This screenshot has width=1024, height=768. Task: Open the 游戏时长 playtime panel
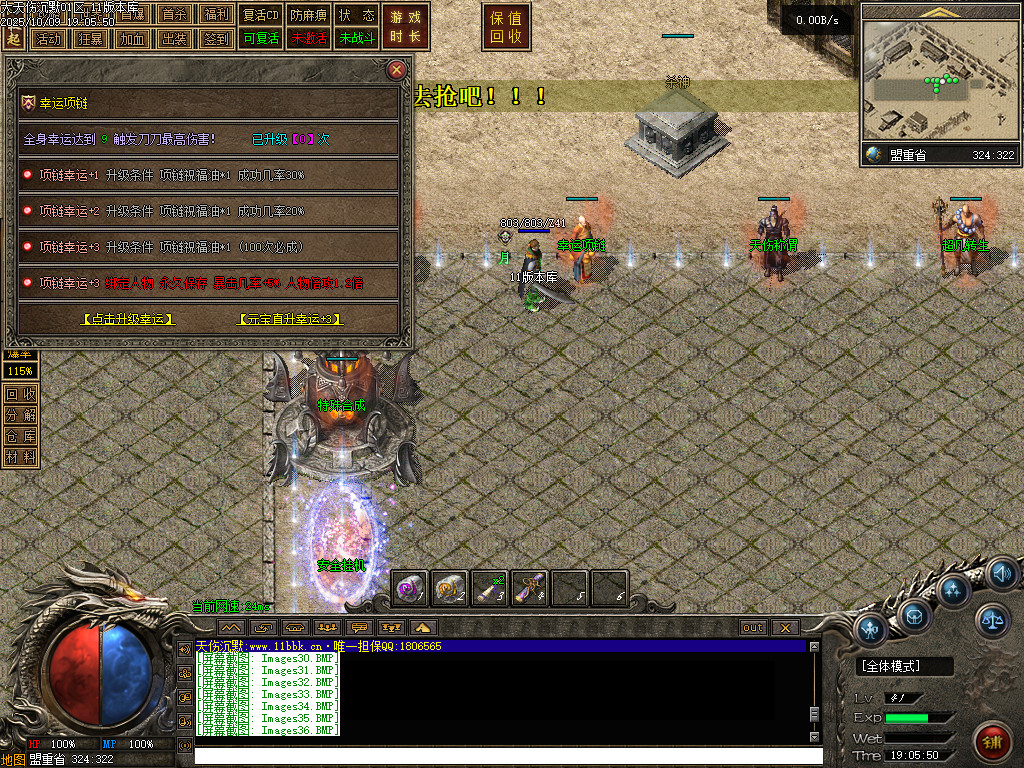(x=405, y=27)
